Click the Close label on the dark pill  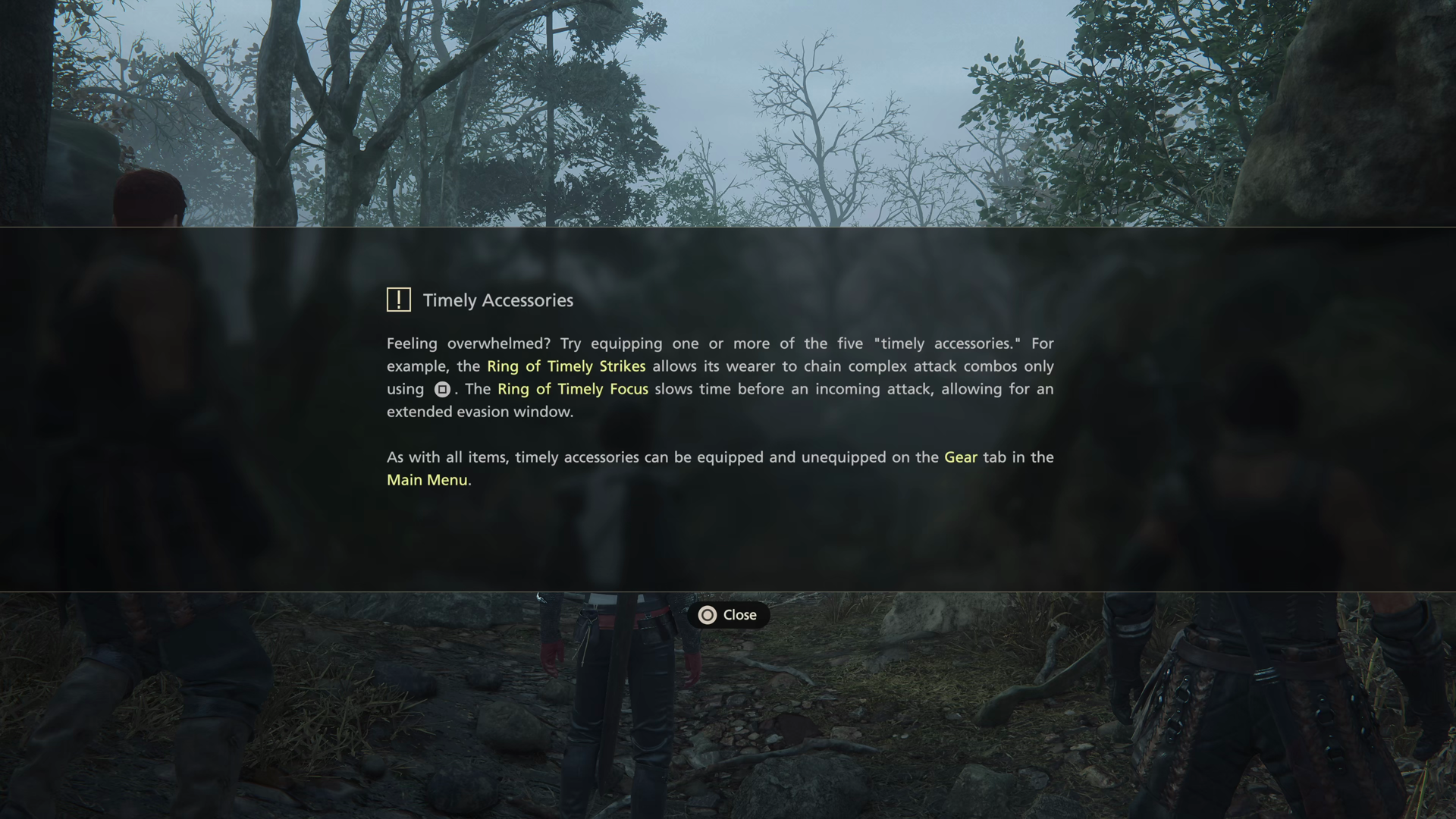[x=739, y=615]
